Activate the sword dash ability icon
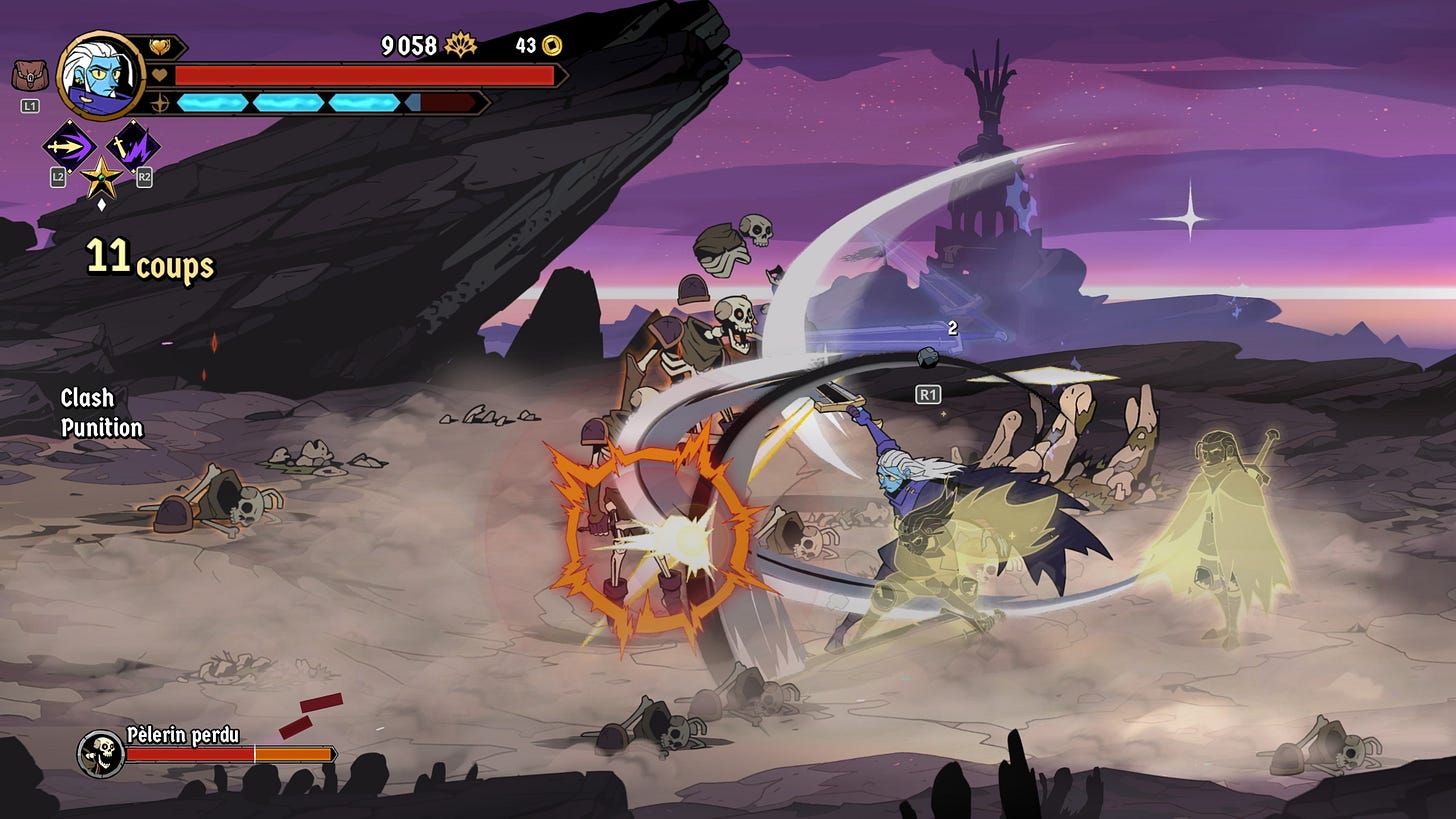 [68, 147]
